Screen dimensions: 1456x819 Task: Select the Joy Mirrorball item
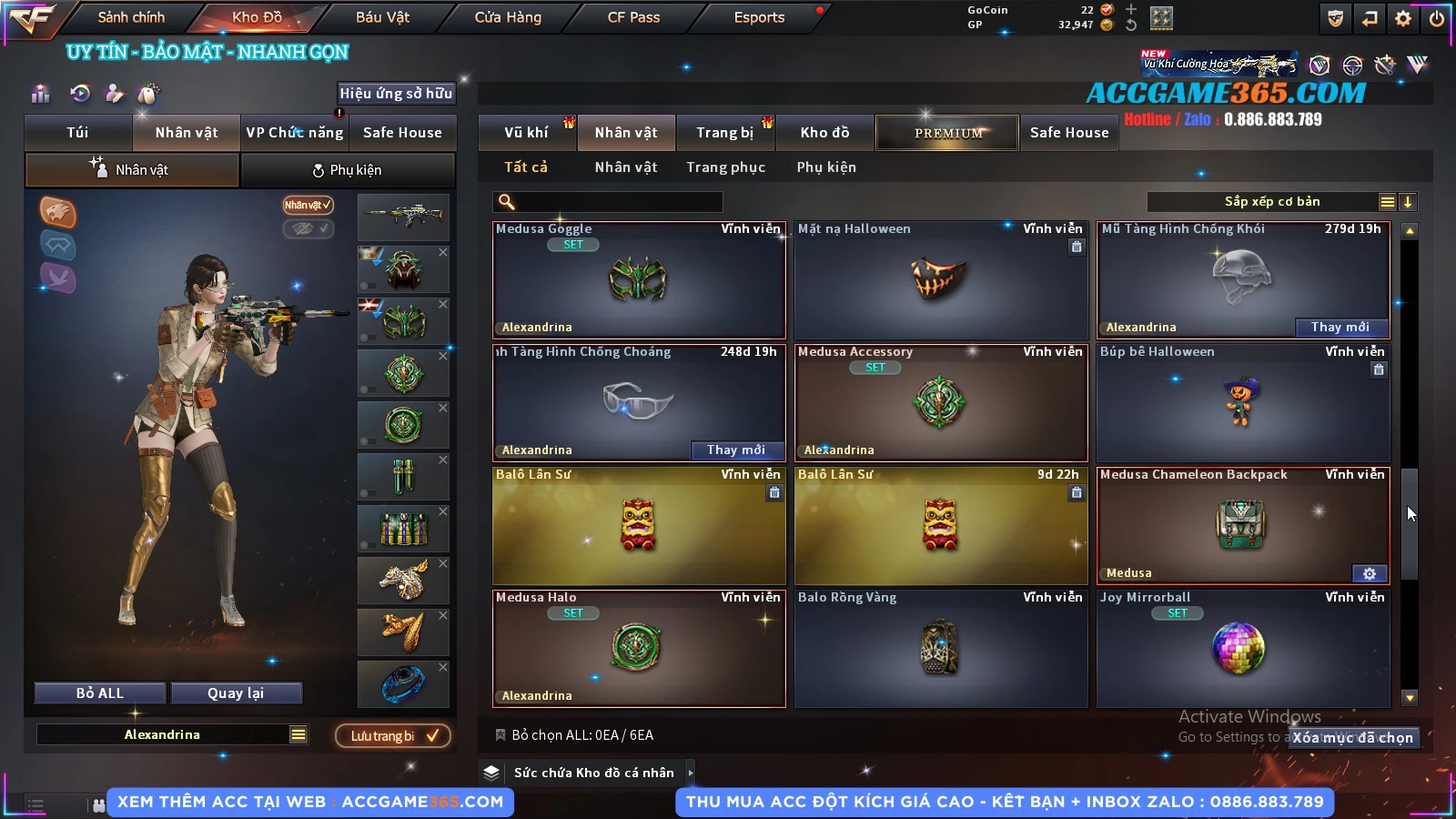1242,649
